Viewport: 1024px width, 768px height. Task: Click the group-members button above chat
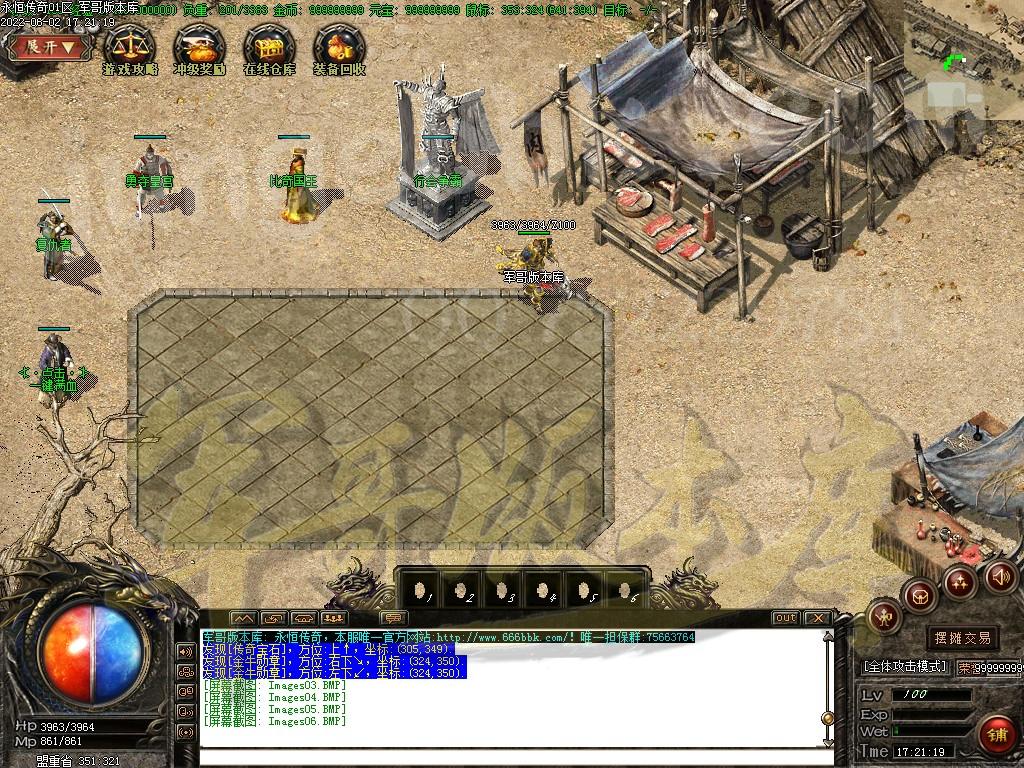[x=334, y=618]
